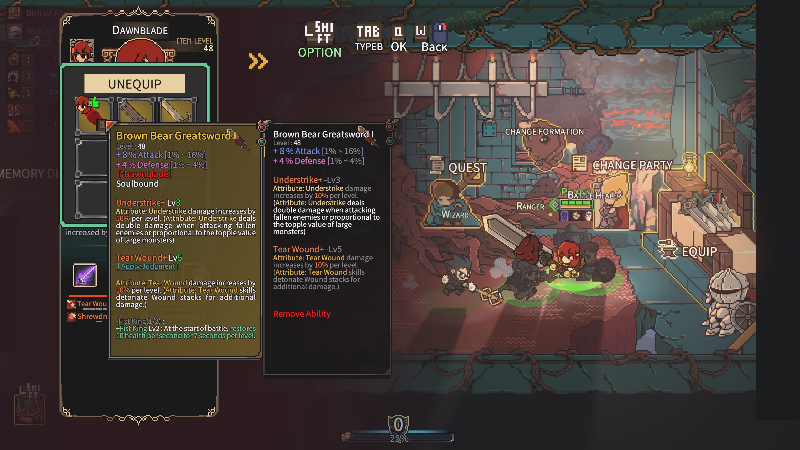Screen dimensions: 800x450
Task: Select the Dawnblade character portrait
Action: point(82,50)
